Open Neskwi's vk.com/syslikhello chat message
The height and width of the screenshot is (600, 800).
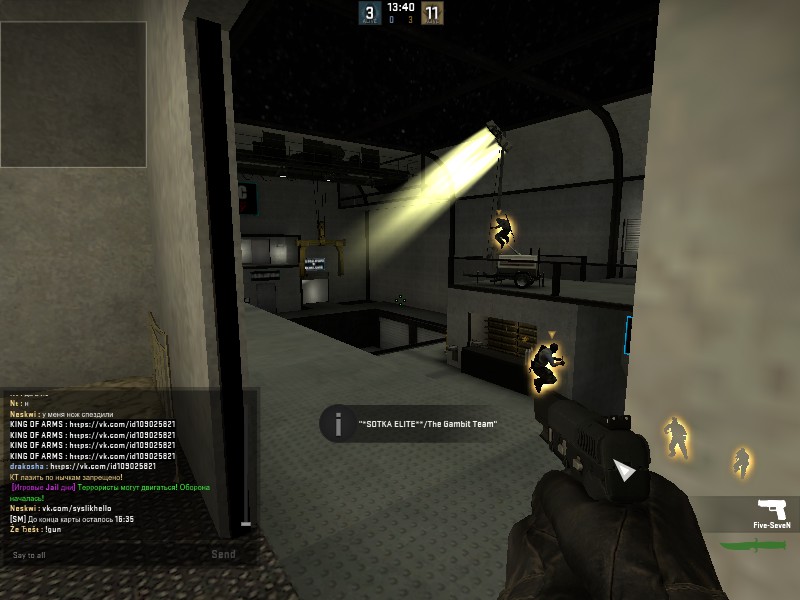84,509
